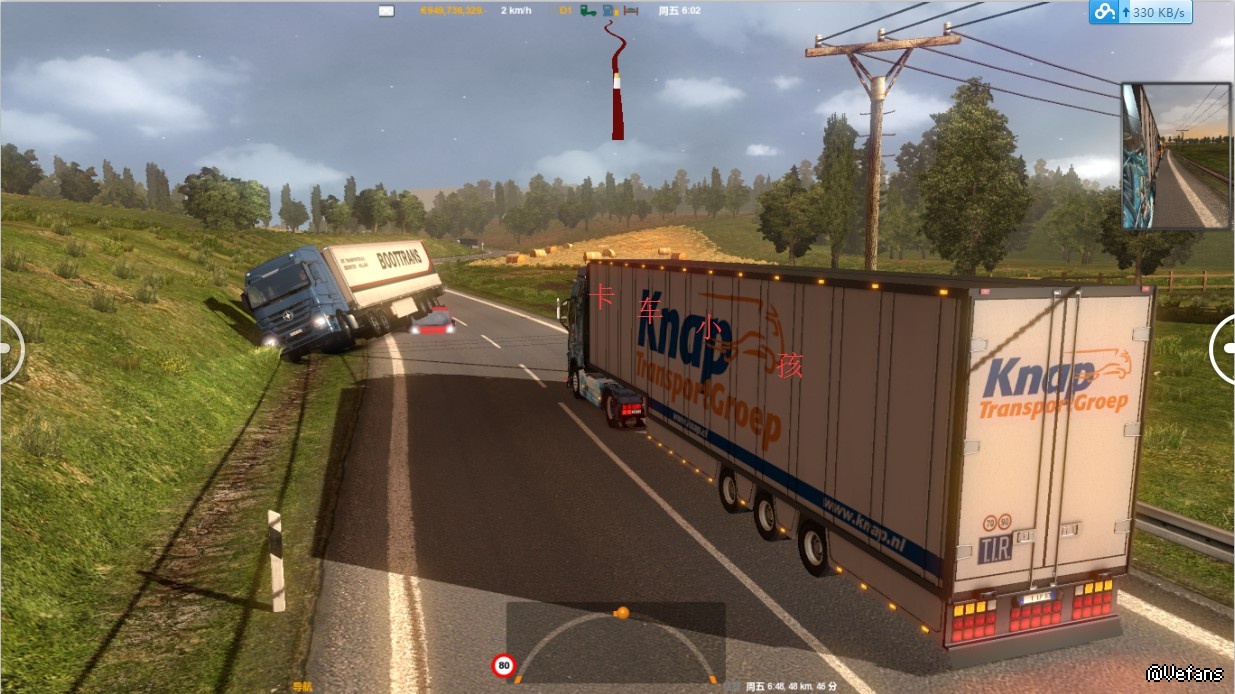This screenshot has height=694, width=1235.
Task: Select the bed rest indicator icon
Action: click(631, 11)
